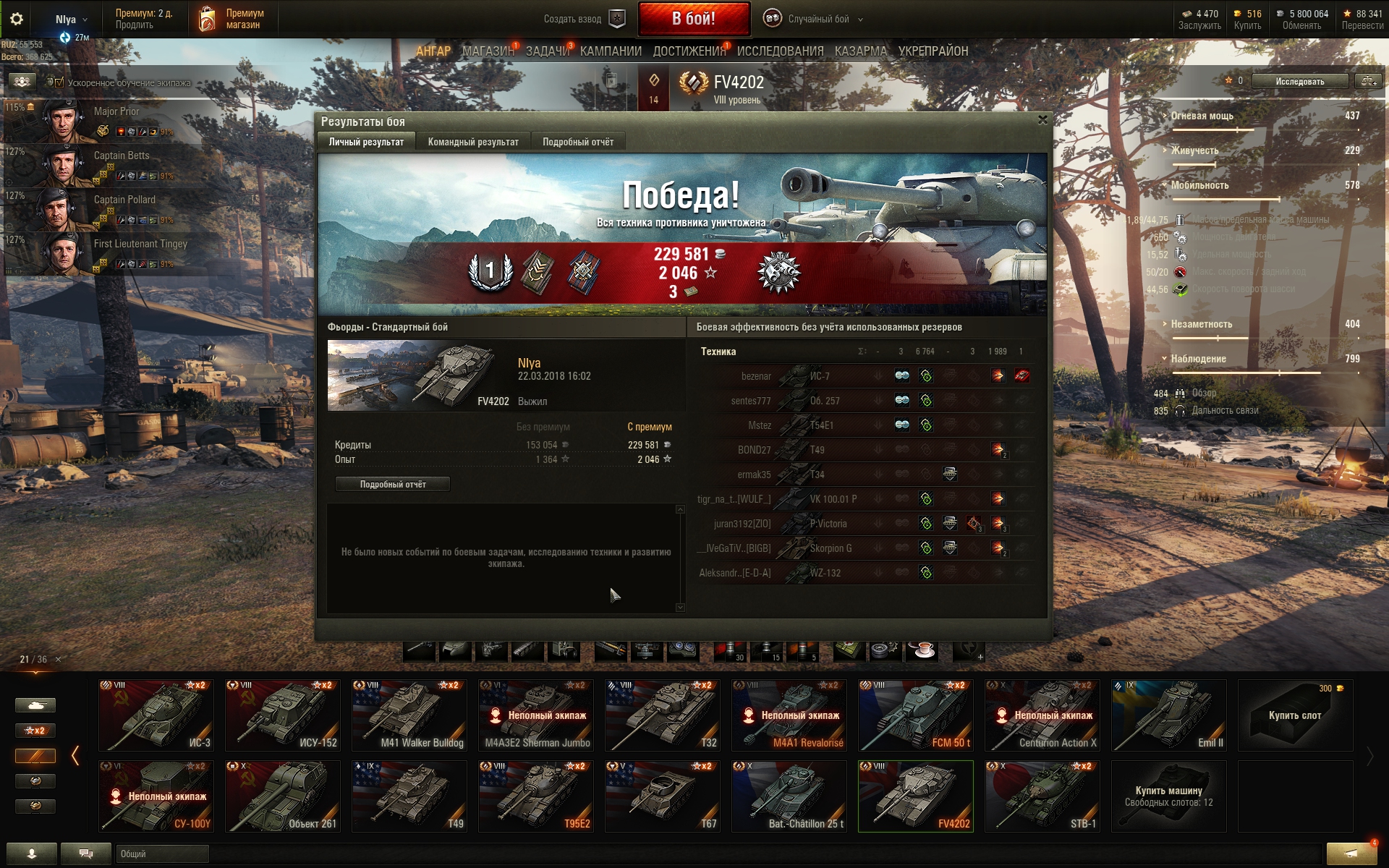Choose the Объект 261 vehicle tile
Image resolution: width=1389 pixels, height=868 pixels.
pos(283,796)
